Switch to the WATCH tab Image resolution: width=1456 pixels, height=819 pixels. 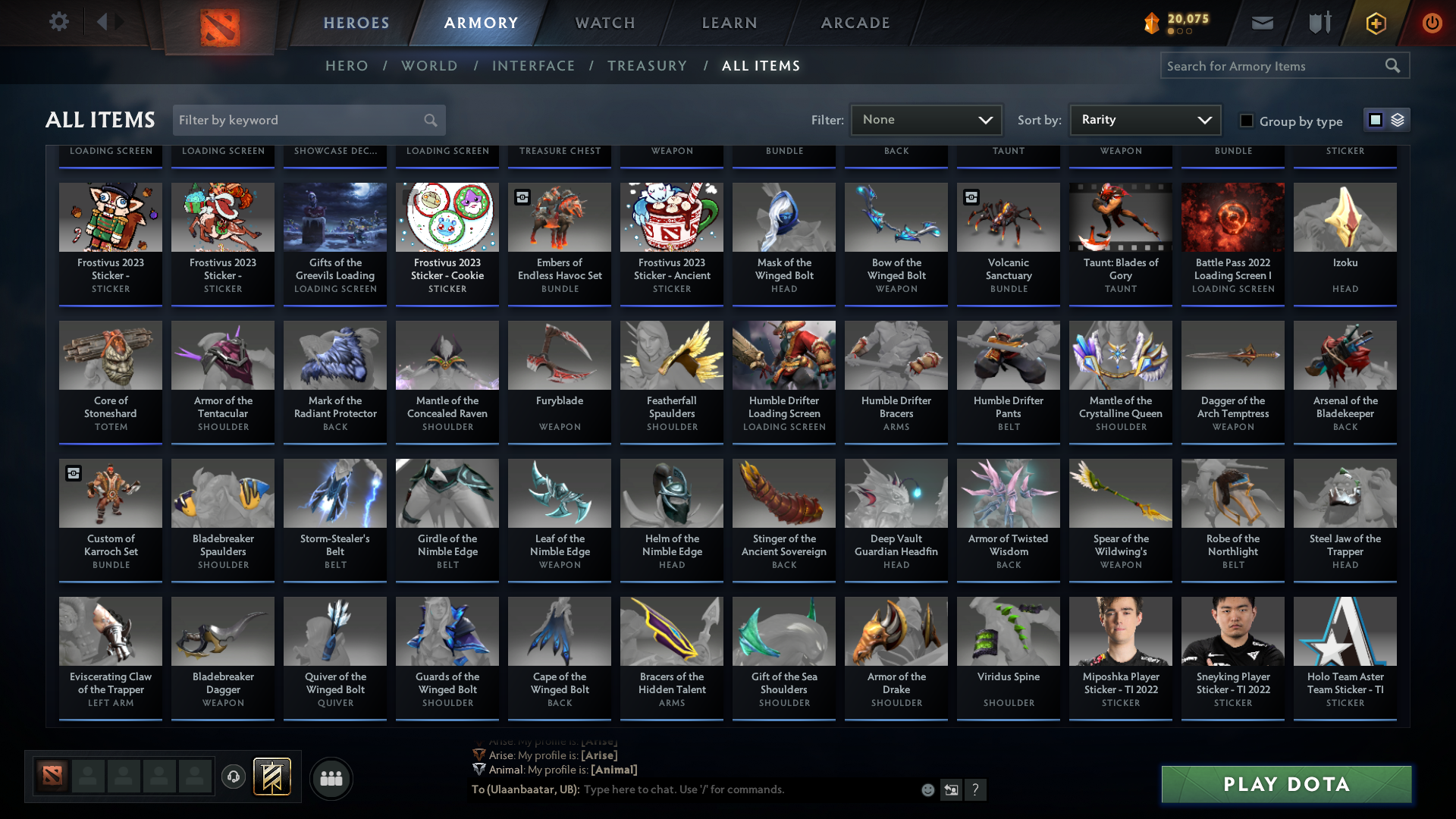click(604, 23)
